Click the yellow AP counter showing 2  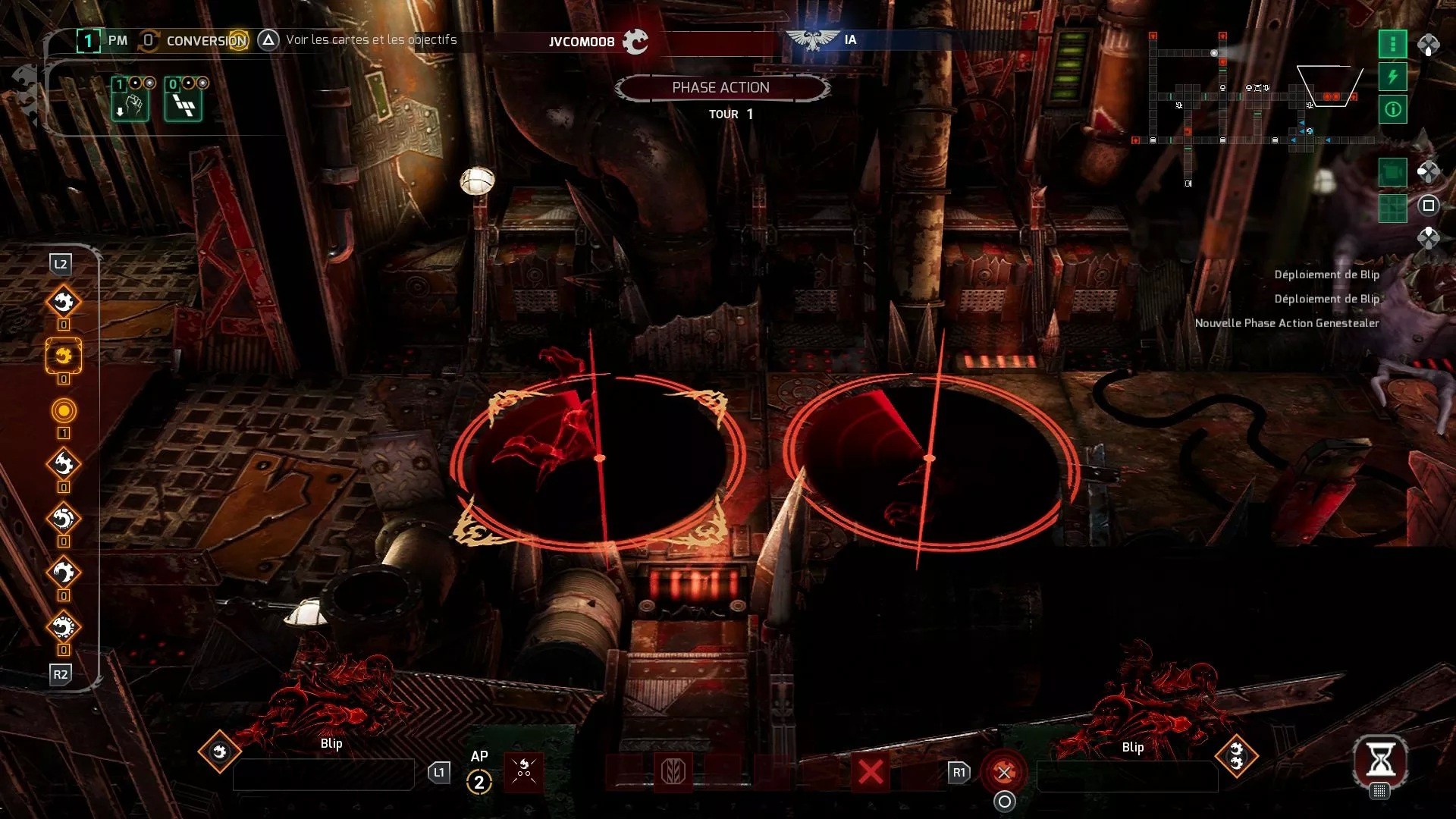[x=479, y=783]
